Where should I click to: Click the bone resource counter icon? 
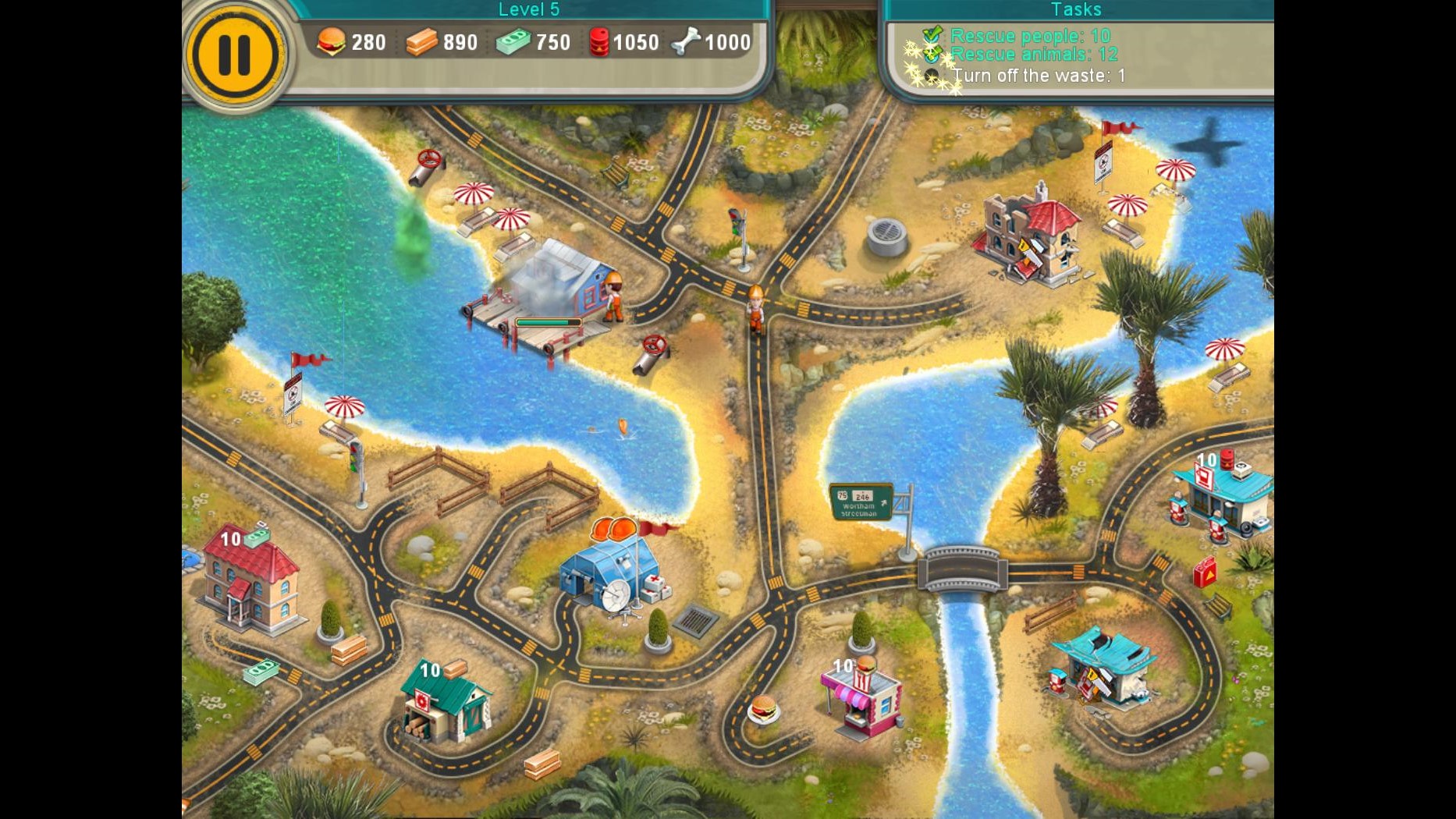685,41
